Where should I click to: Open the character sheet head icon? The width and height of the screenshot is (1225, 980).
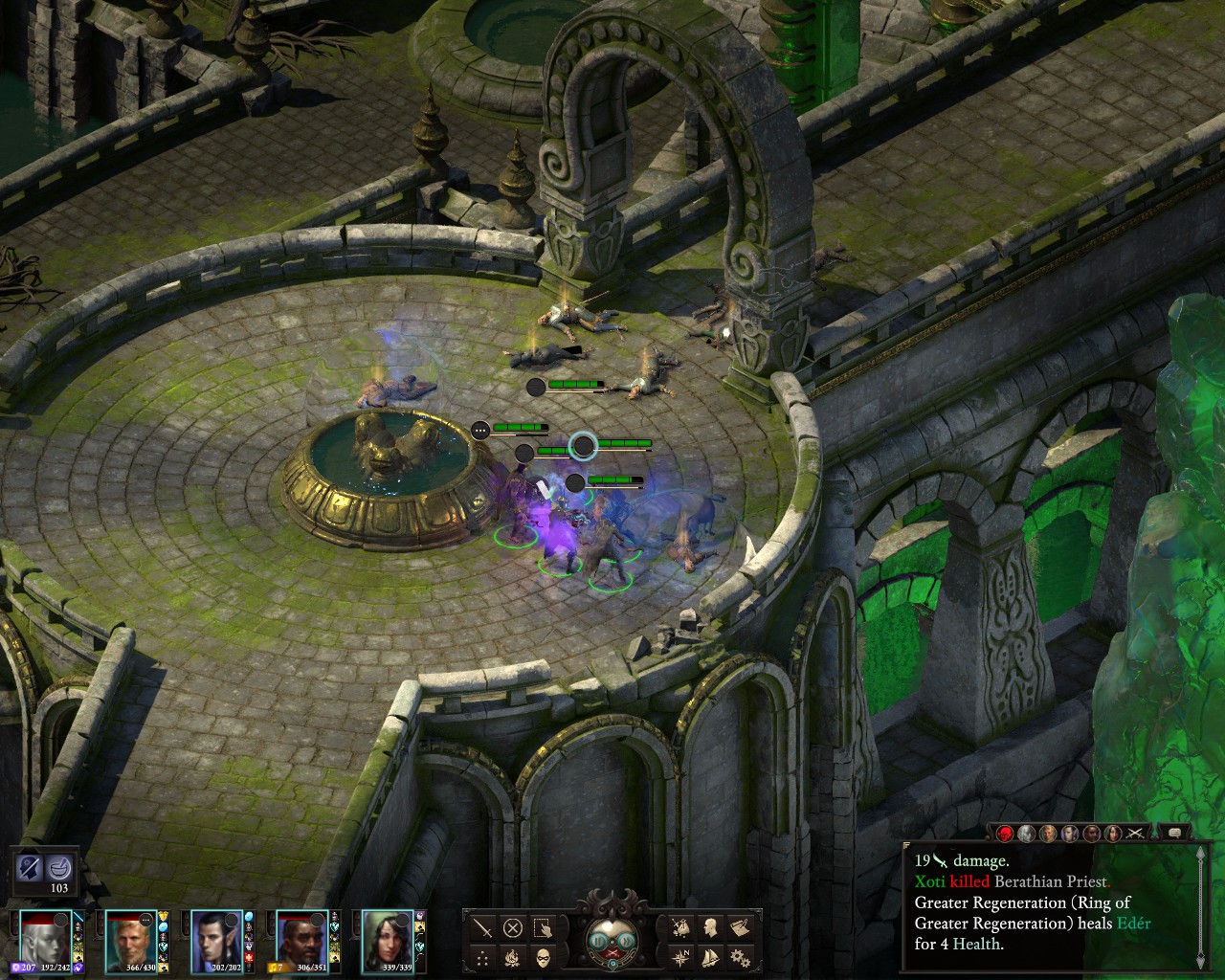coord(710,927)
